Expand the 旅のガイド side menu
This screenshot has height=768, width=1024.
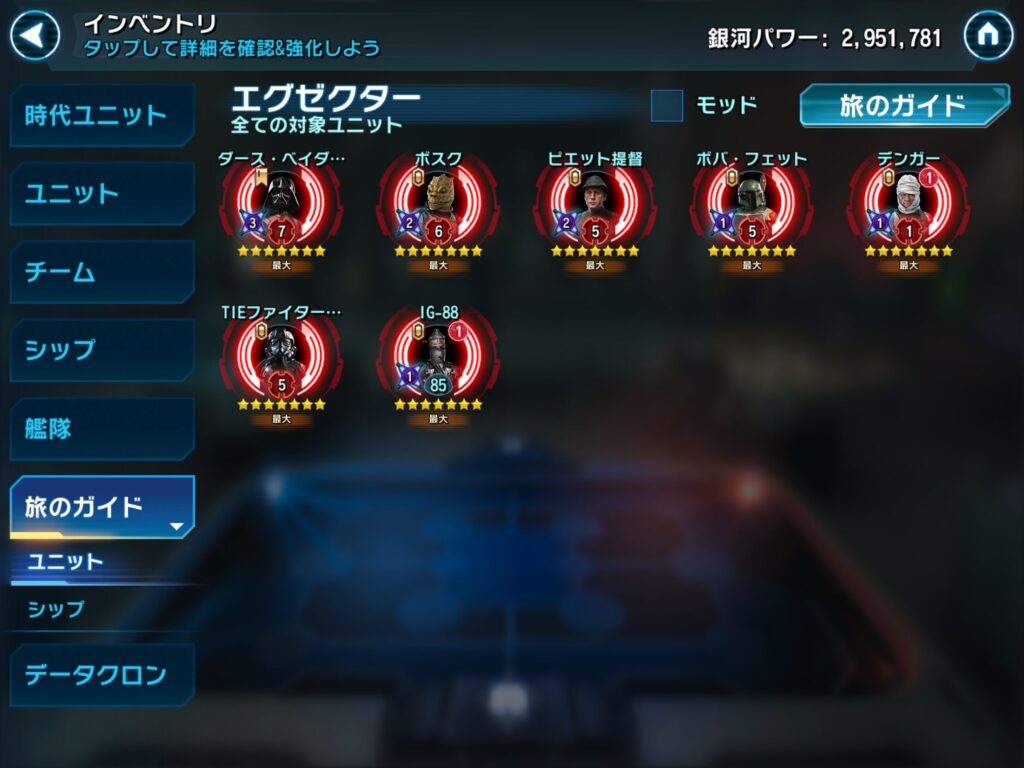tap(100, 507)
